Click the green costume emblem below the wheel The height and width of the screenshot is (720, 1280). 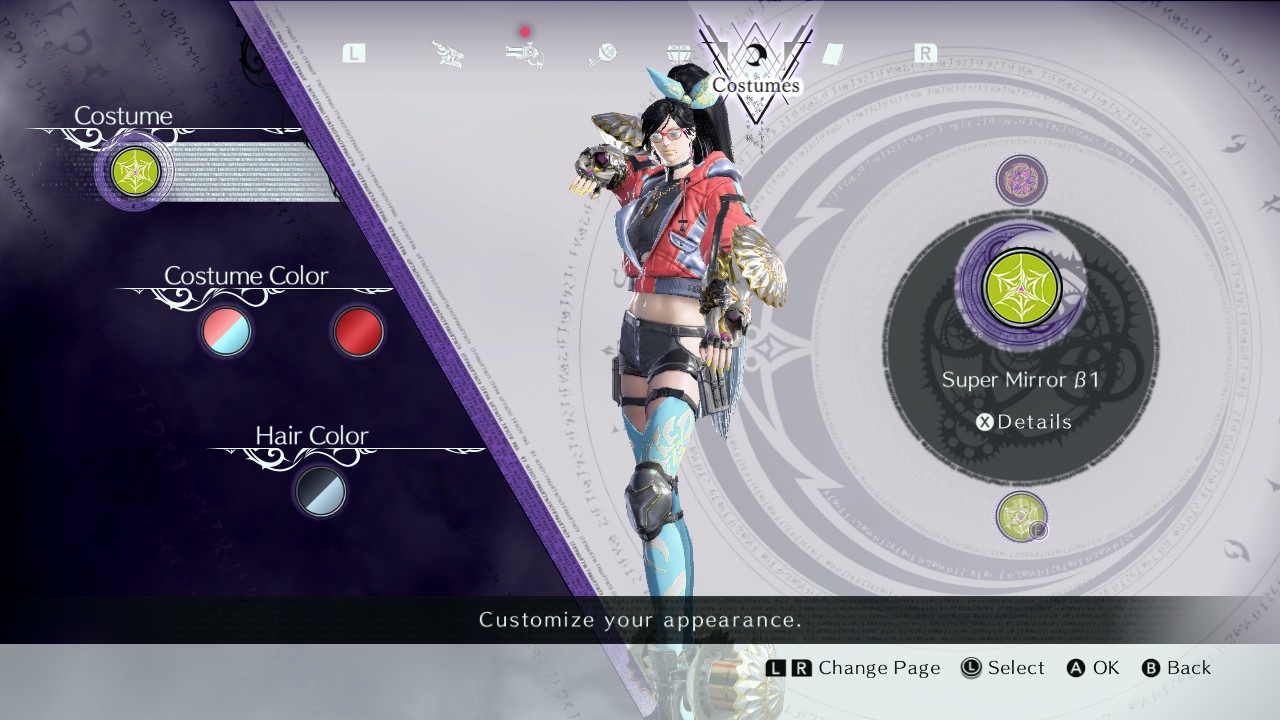pyautogui.click(x=1021, y=519)
